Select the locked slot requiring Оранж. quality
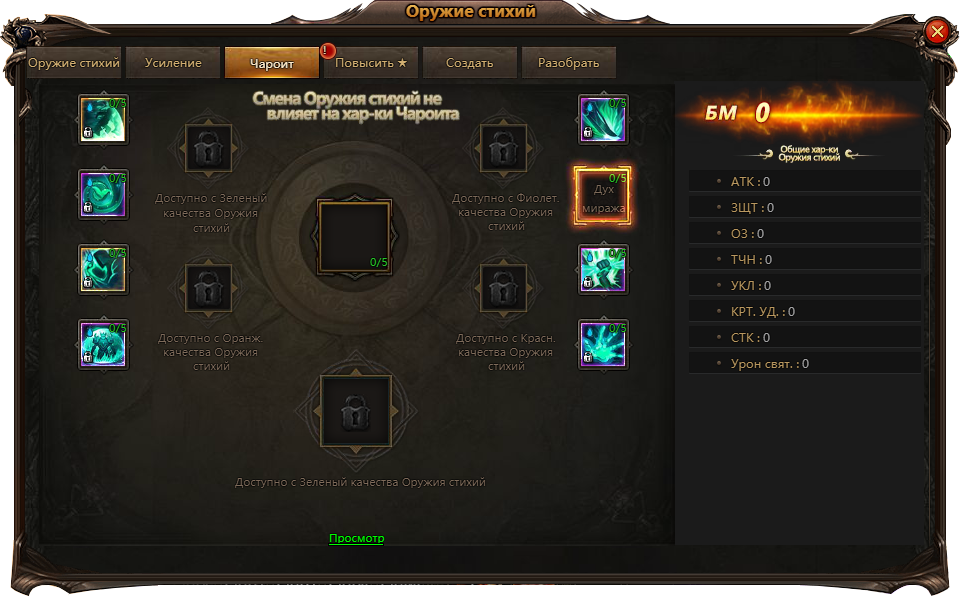Viewport: 960px width, 597px height. tap(208, 289)
